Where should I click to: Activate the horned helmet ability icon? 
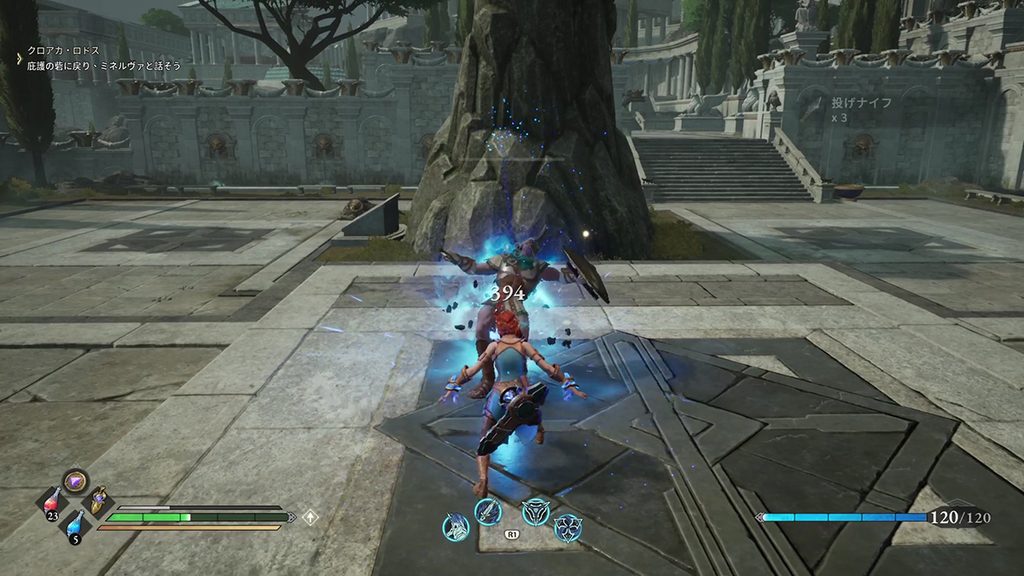pyautogui.click(x=456, y=527)
